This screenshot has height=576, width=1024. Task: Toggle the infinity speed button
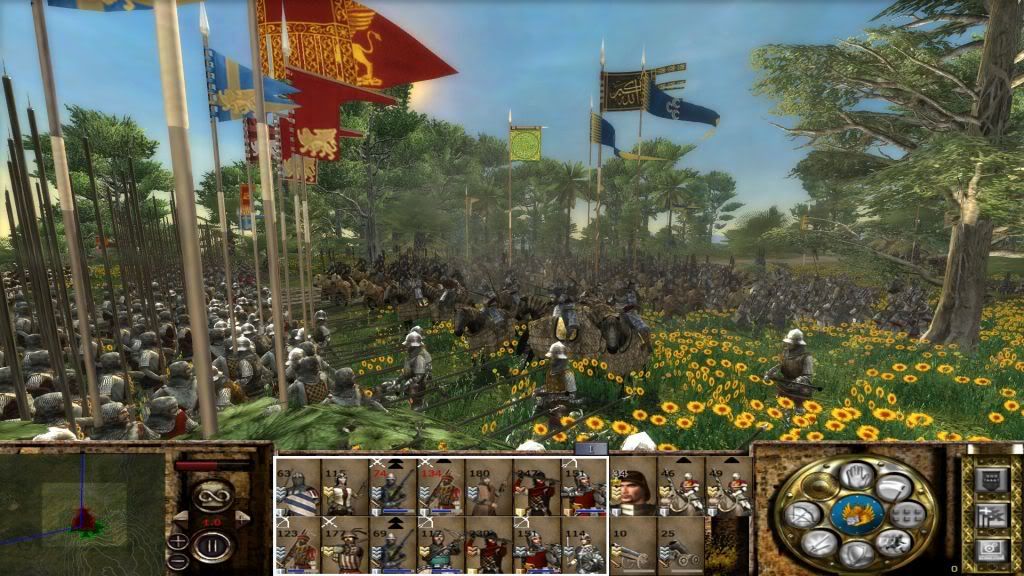[212, 494]
